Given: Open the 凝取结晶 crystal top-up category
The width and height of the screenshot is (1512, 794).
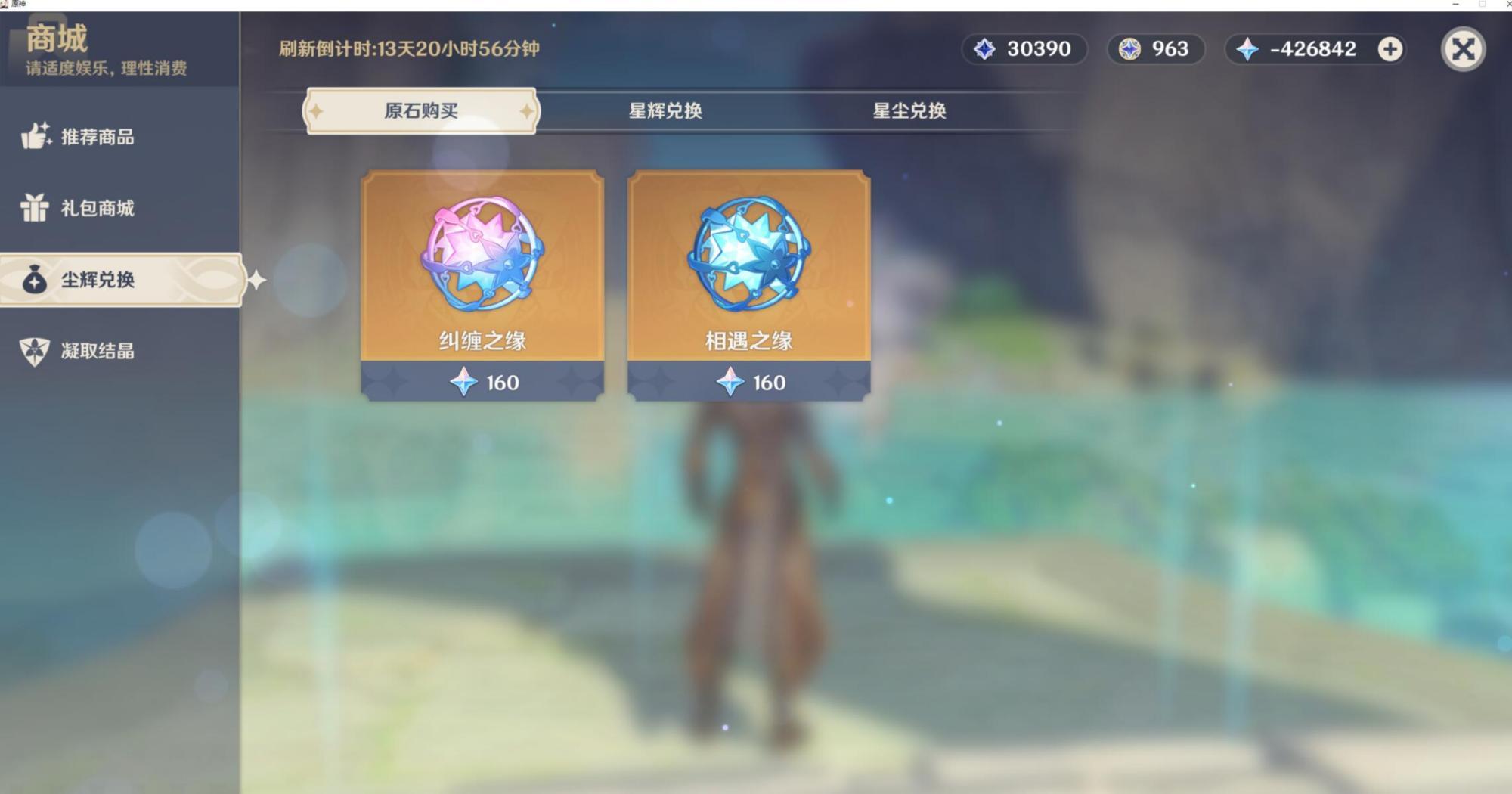Looking at the screenshot, I should (x=97, y=351).
